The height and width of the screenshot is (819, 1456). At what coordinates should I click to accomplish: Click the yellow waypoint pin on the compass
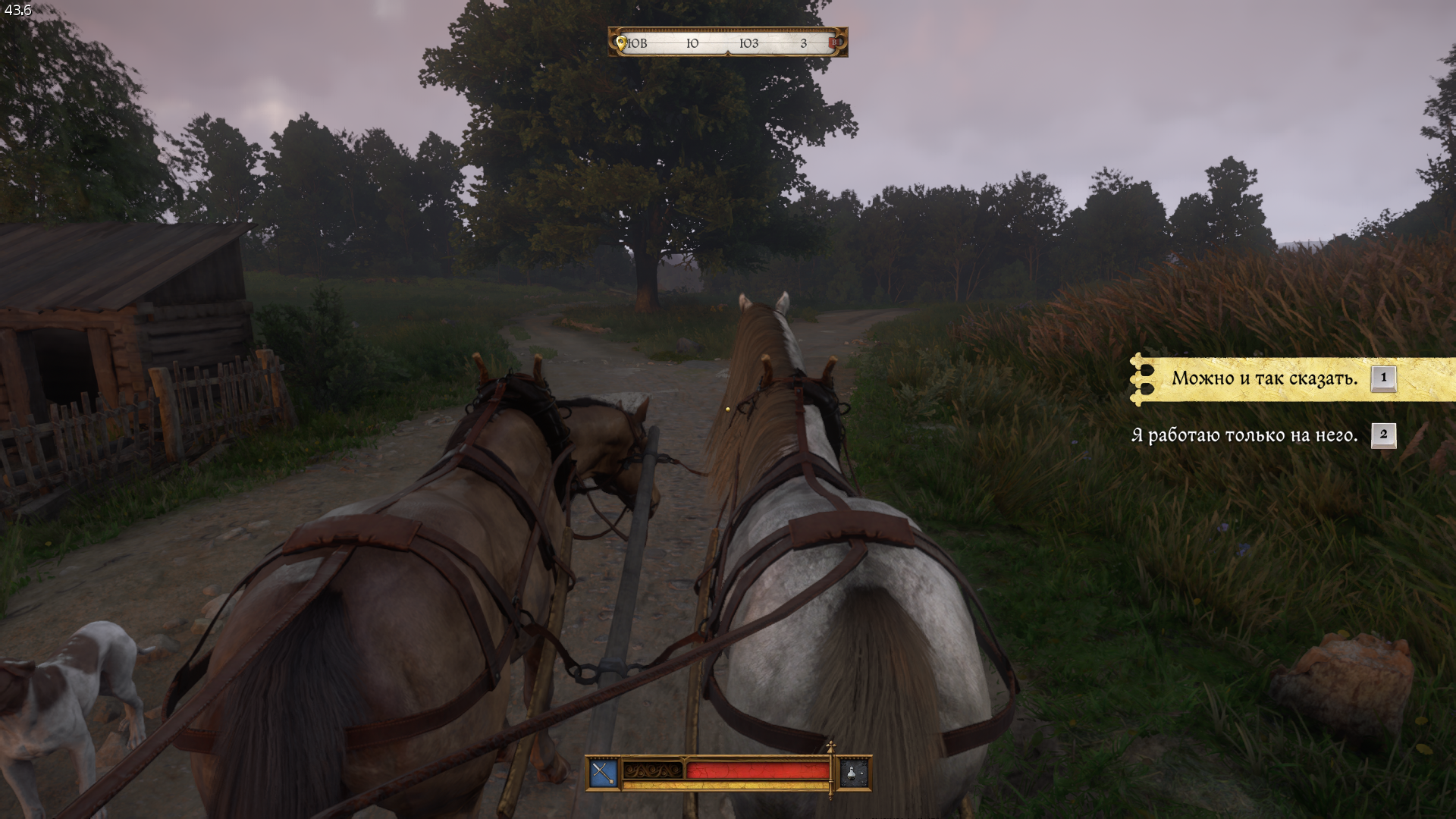coord(621,43)
